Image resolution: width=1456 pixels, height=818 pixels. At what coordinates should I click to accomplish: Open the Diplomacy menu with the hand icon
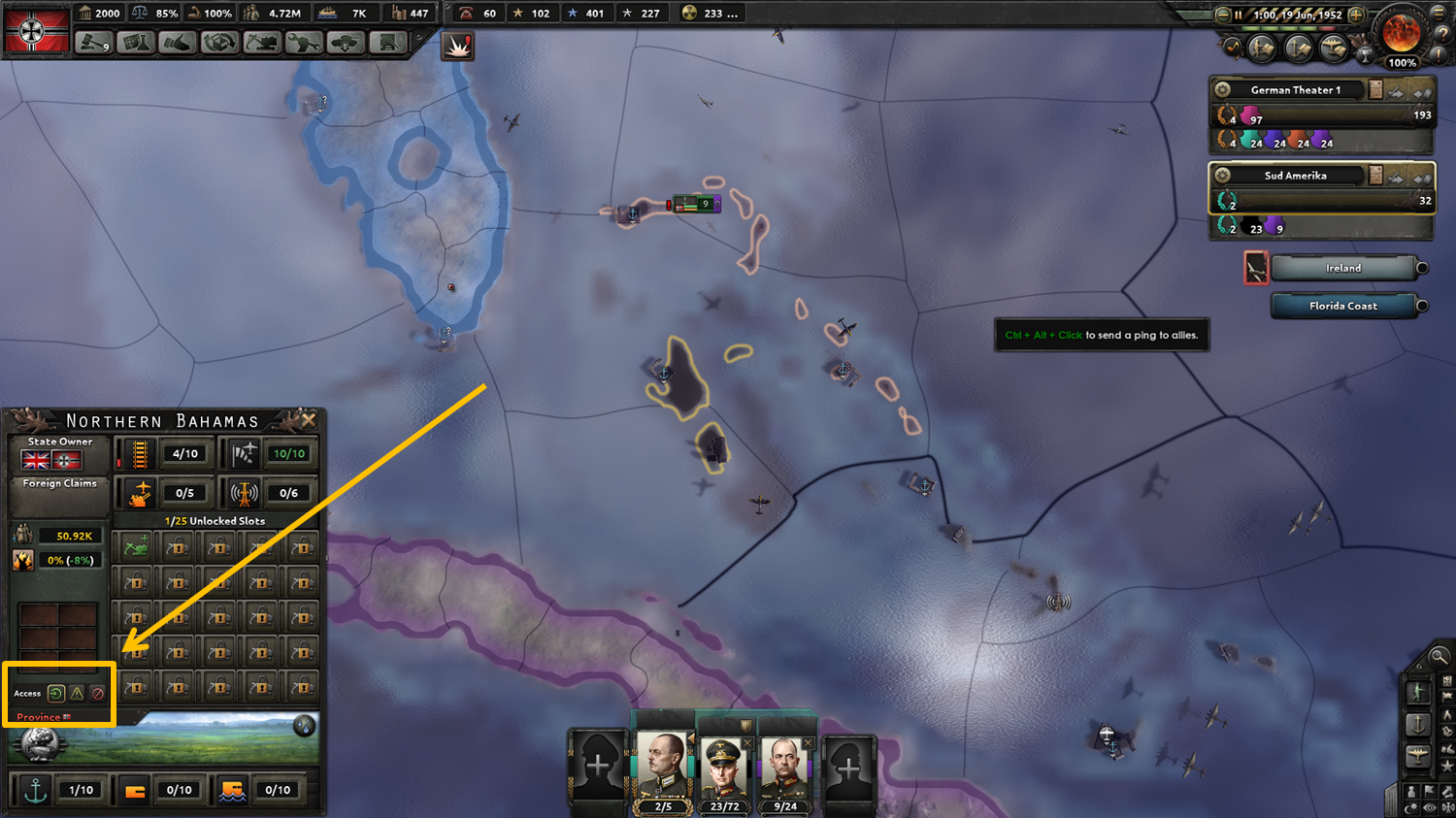coord(178,44)
